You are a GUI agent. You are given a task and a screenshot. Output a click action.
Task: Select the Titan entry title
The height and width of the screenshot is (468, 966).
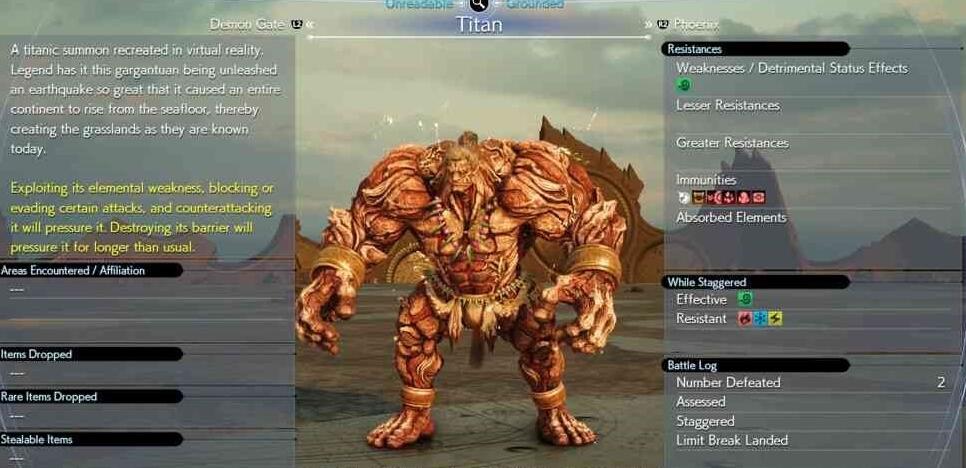click(479, 25)
